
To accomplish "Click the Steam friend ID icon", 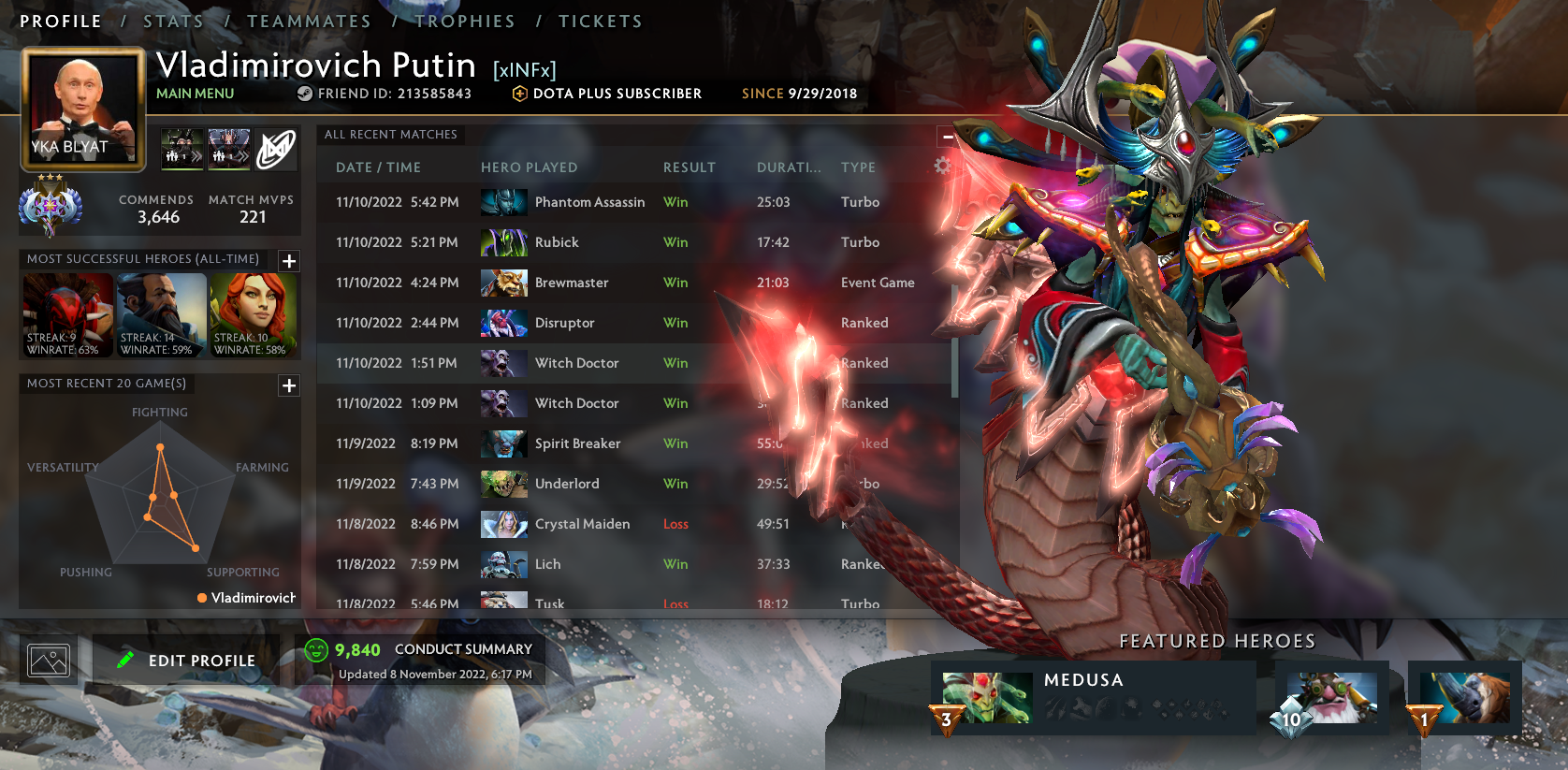I will 302,94.
